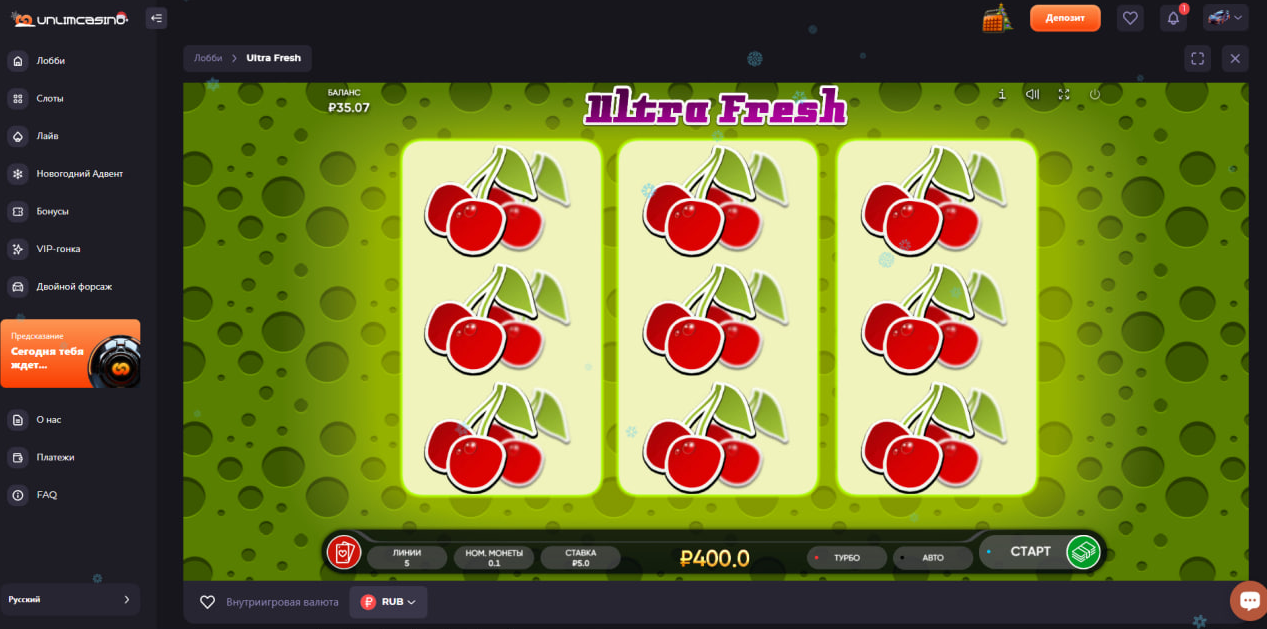Return to Лобби via the breadcrumb

[208, 58]
